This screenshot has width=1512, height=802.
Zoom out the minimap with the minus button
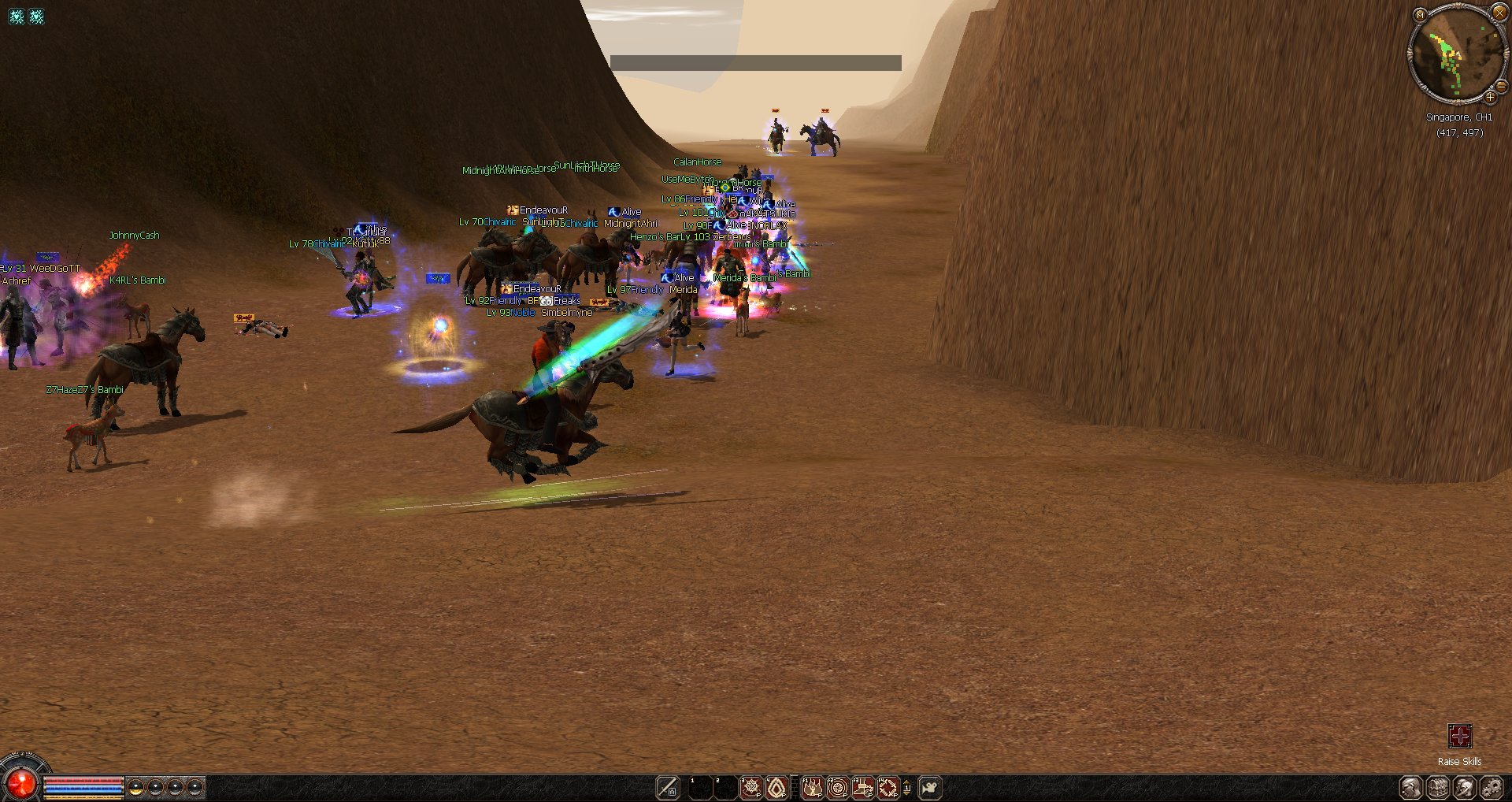point(1501,86)
